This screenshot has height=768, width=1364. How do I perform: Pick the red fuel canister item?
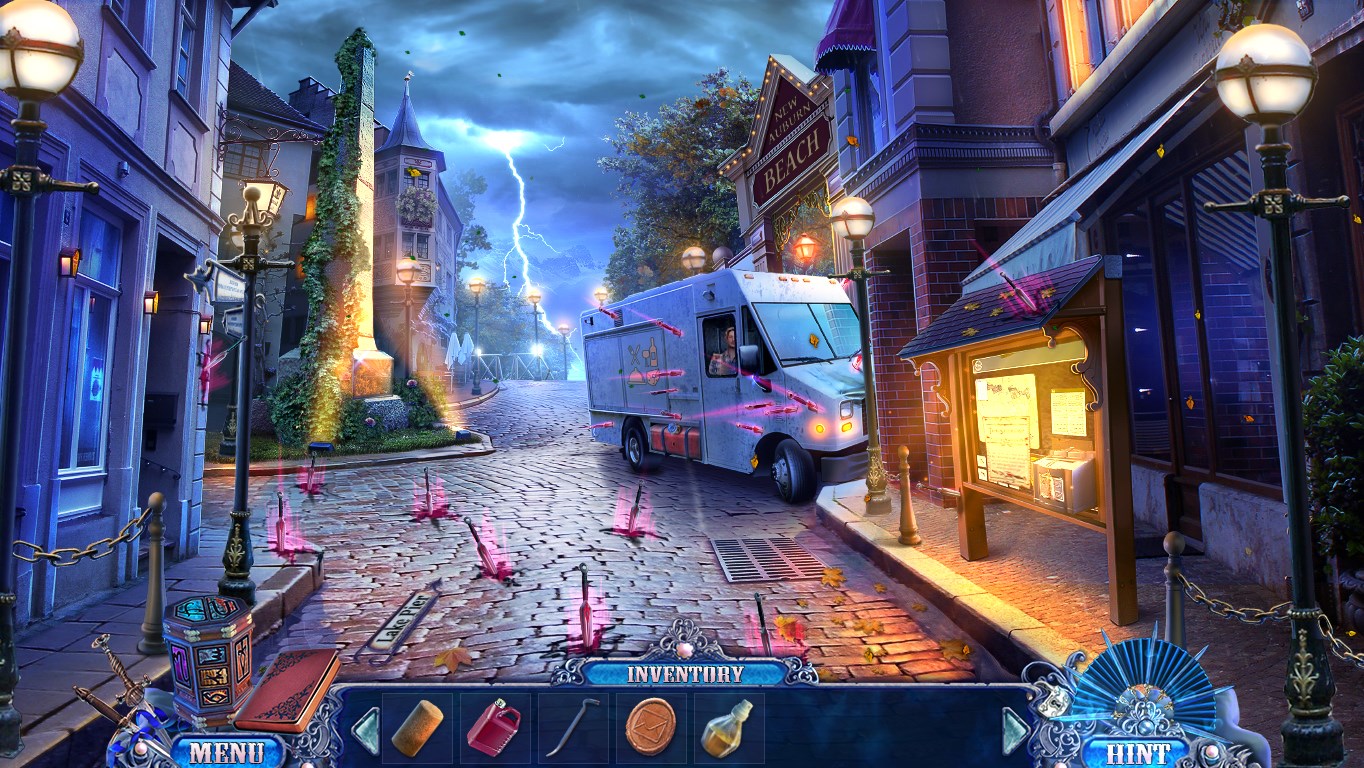pyautogui.click(x=494, y=727)
